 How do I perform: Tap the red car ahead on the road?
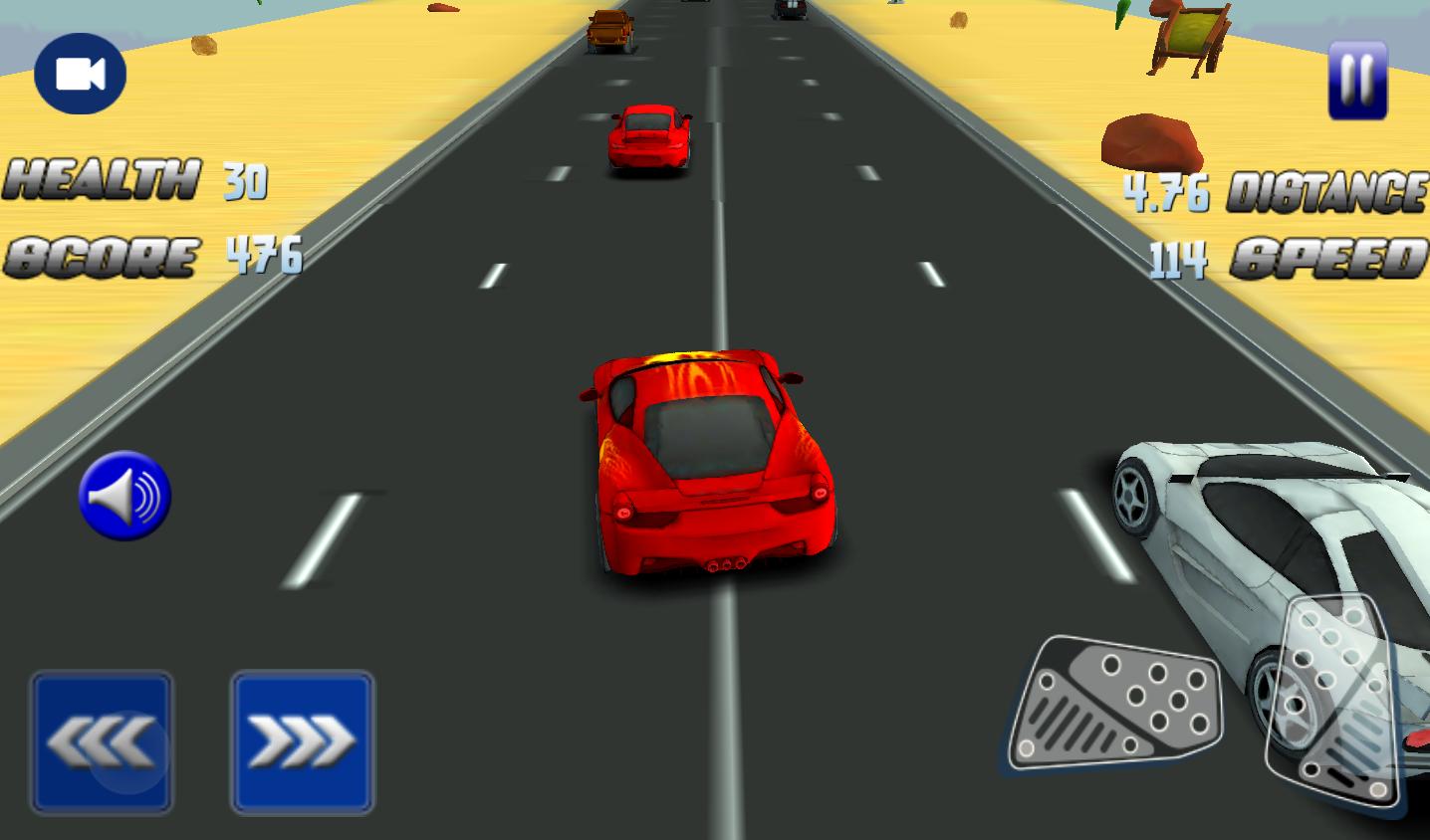point(648,139)
